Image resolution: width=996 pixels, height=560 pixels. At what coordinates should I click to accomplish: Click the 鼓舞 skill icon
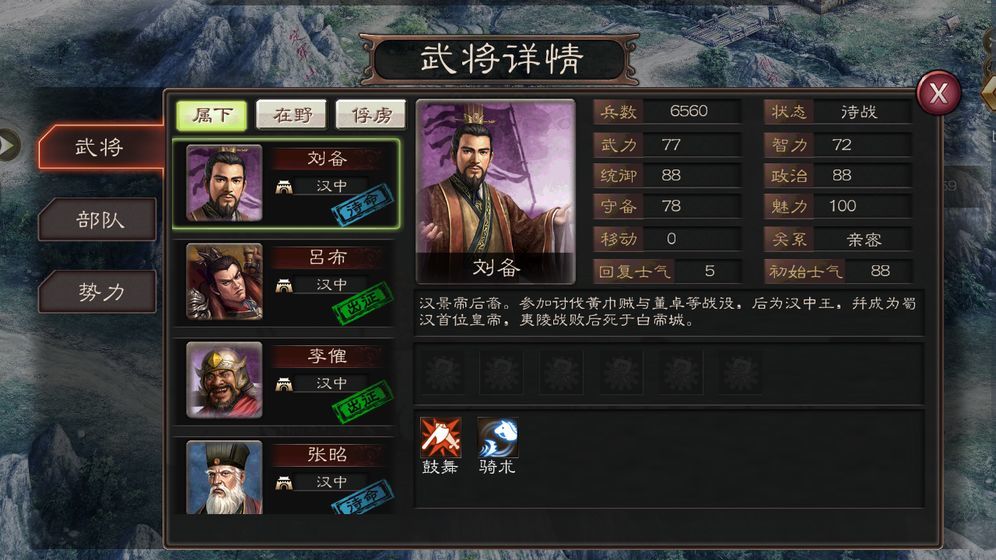(x=440, y=438)
